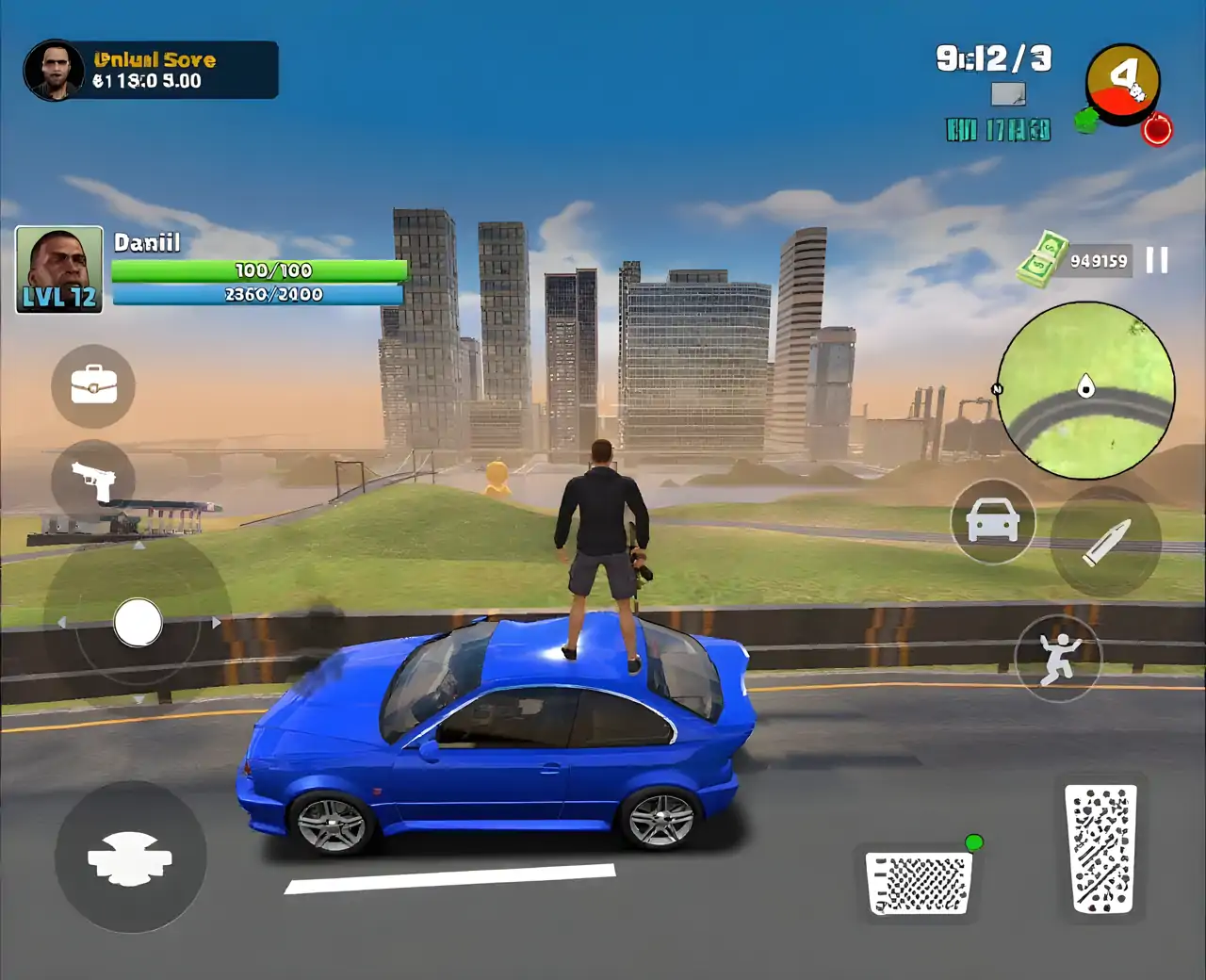
Task: Tap the brake pedal with green dot
Action: (x=921, y=883)
